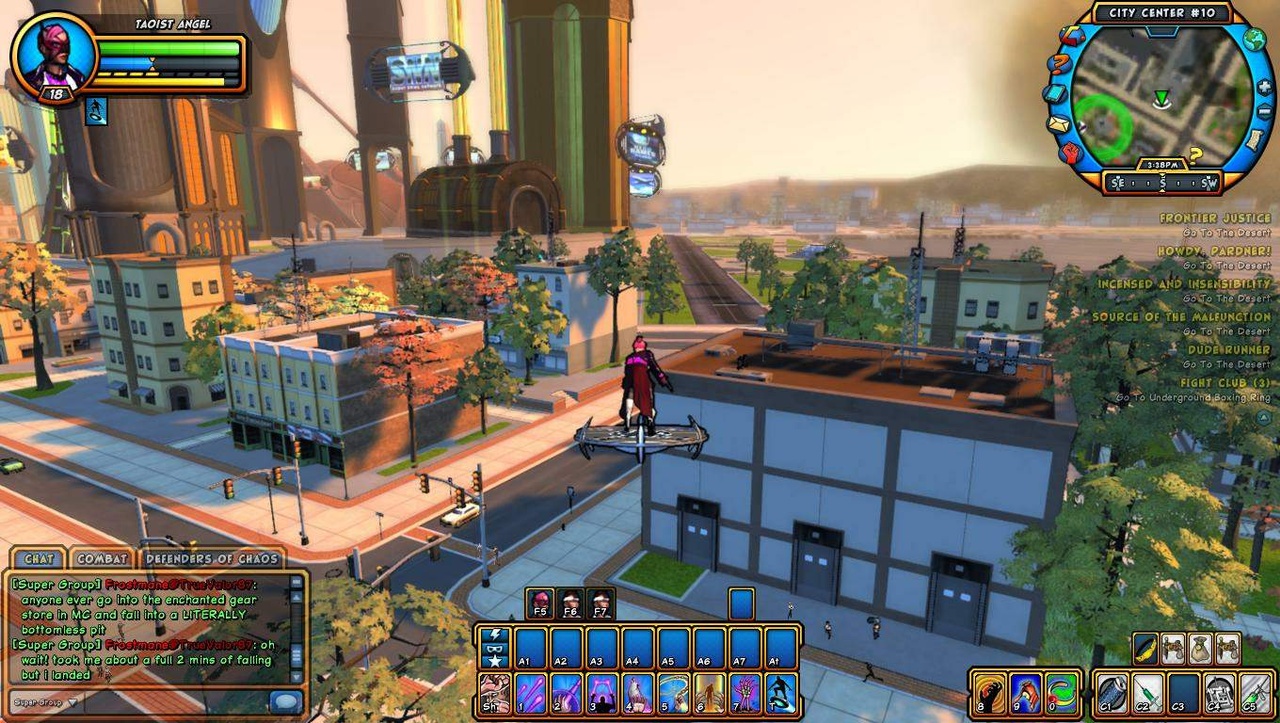
Task: Open the help question mark icon
Action: pyautogui.click(x=1058, y=64)
